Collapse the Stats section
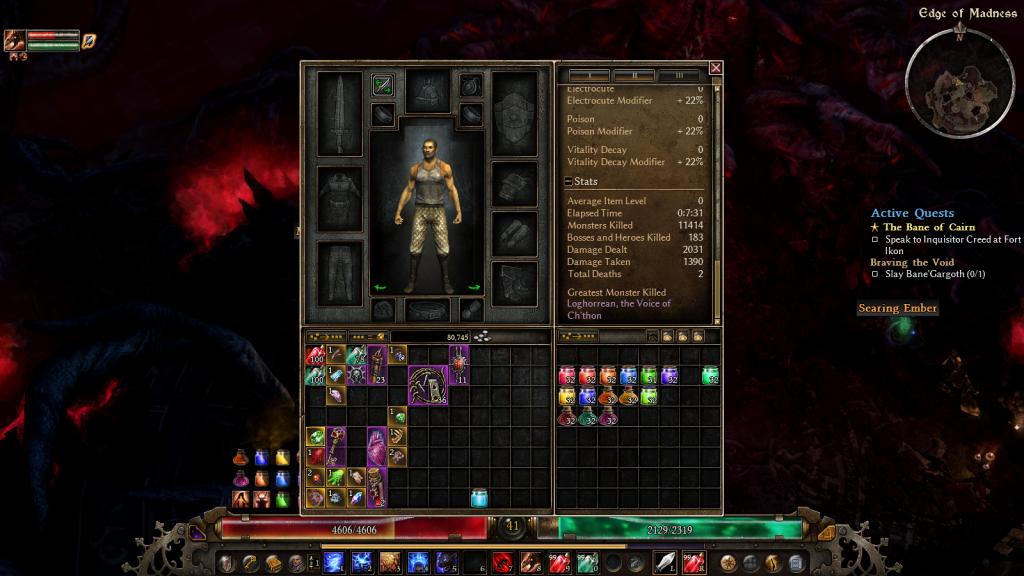This screenshot has height=576, width=1024. click(x=568, y=182)
